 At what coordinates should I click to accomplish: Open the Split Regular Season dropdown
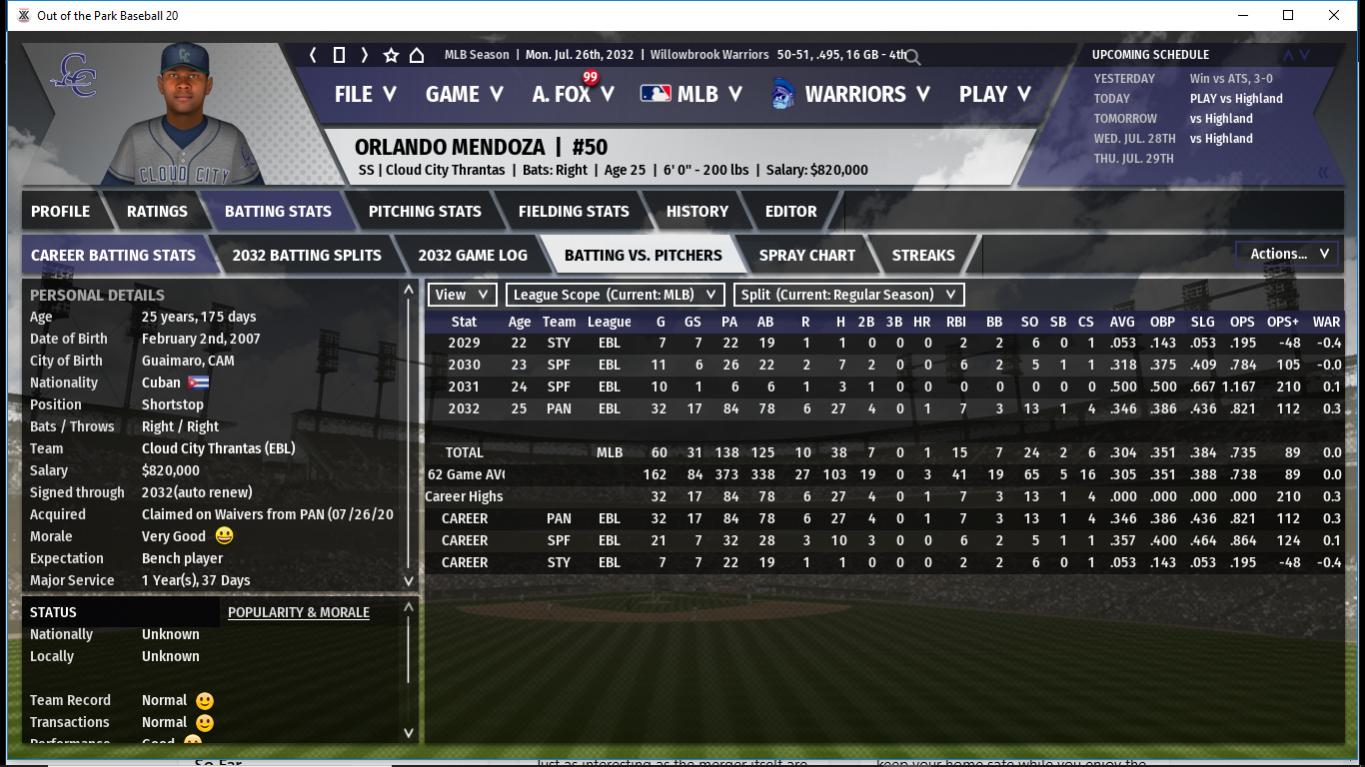click(848, 295)
